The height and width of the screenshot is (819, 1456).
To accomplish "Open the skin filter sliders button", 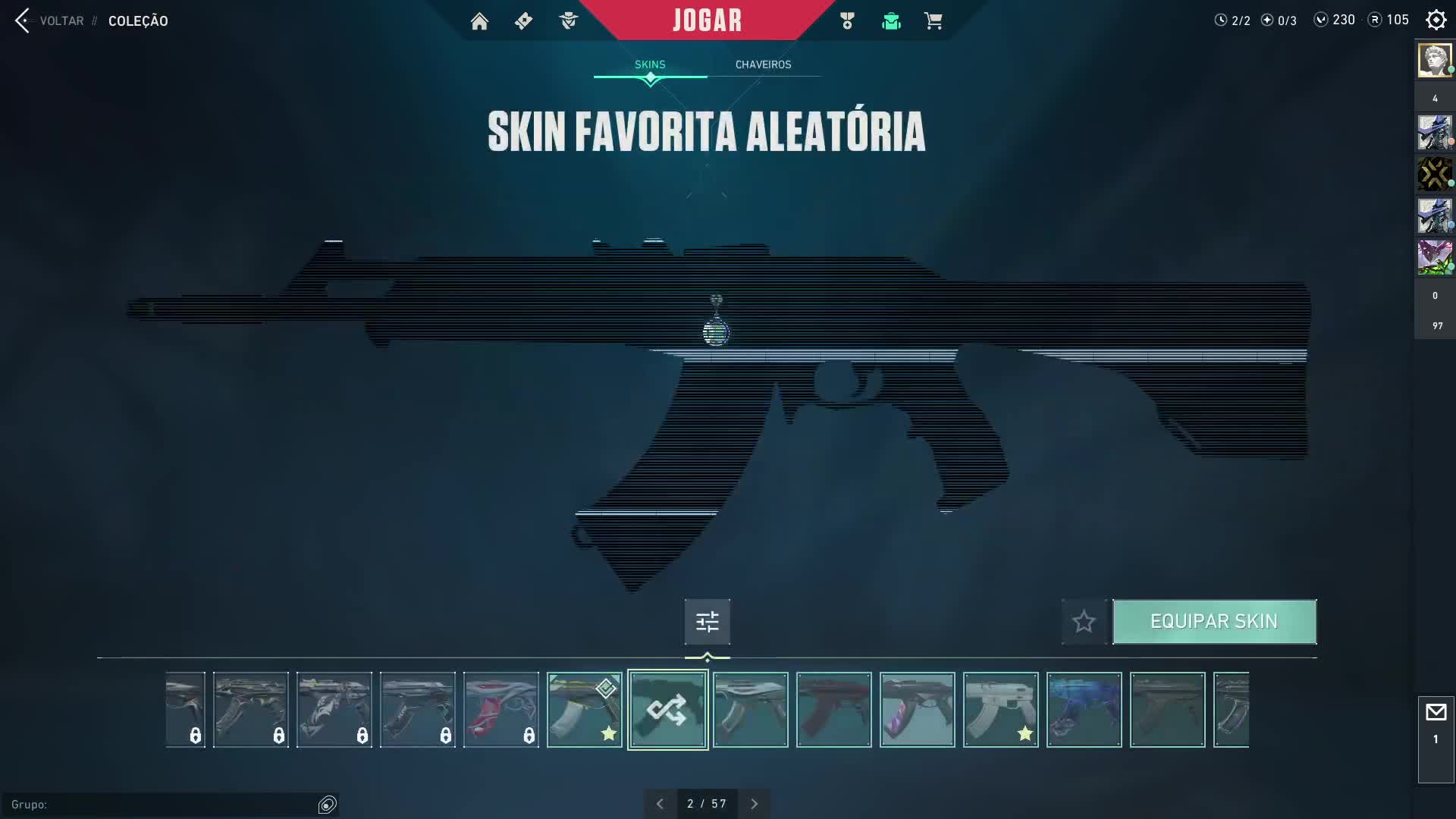I will (707, 622).
